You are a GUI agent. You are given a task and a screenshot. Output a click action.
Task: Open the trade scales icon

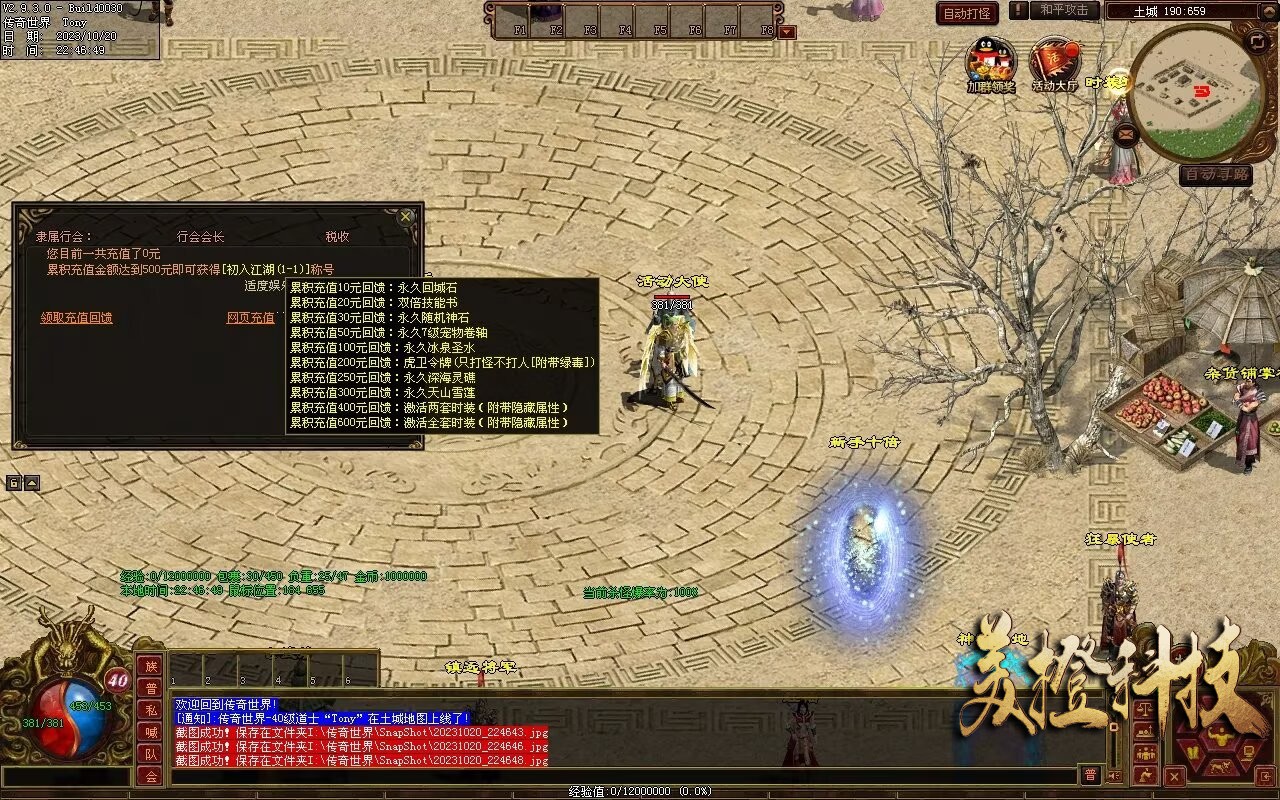[1146, 709]
